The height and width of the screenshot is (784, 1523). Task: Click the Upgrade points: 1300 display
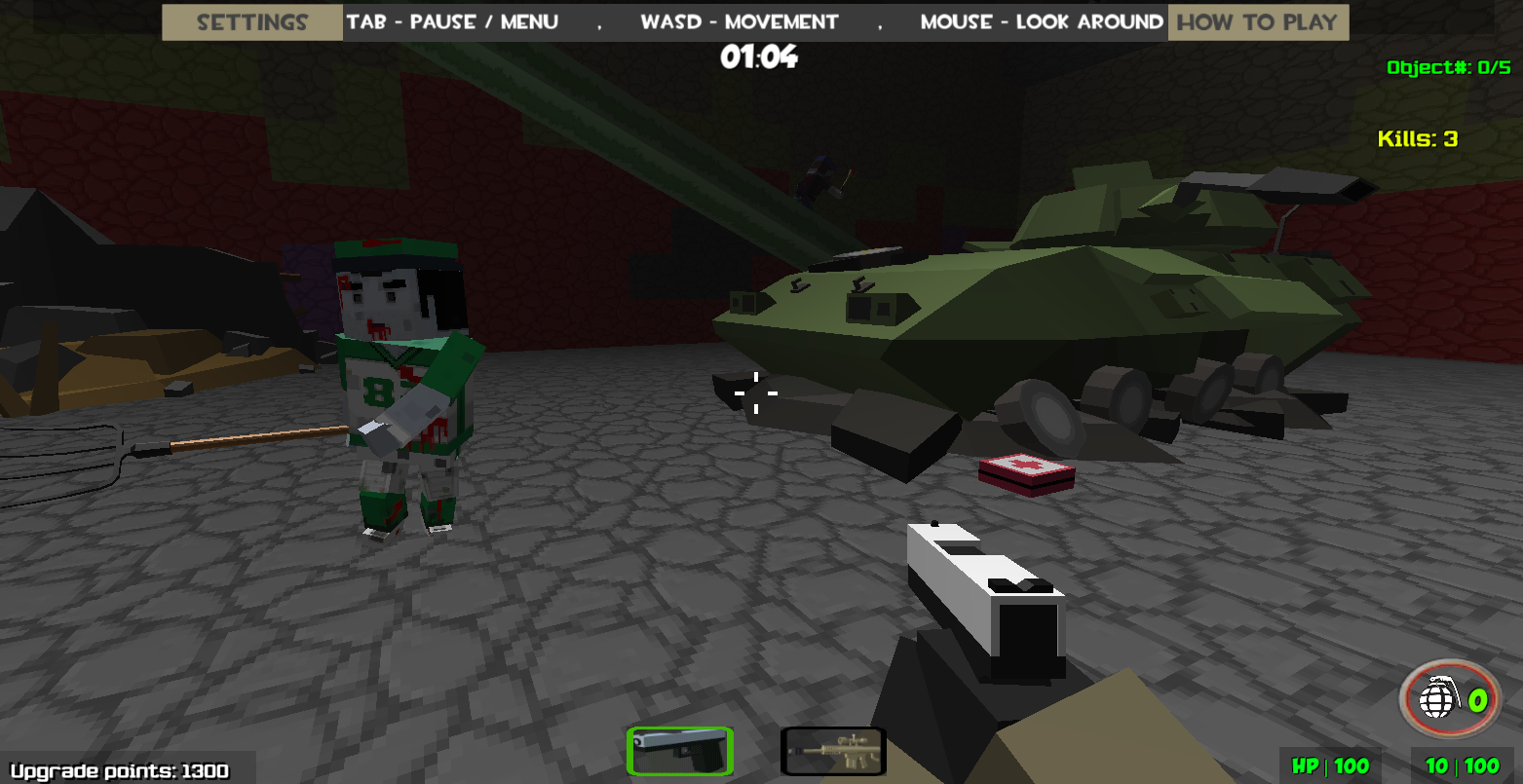tap(117, 769)
